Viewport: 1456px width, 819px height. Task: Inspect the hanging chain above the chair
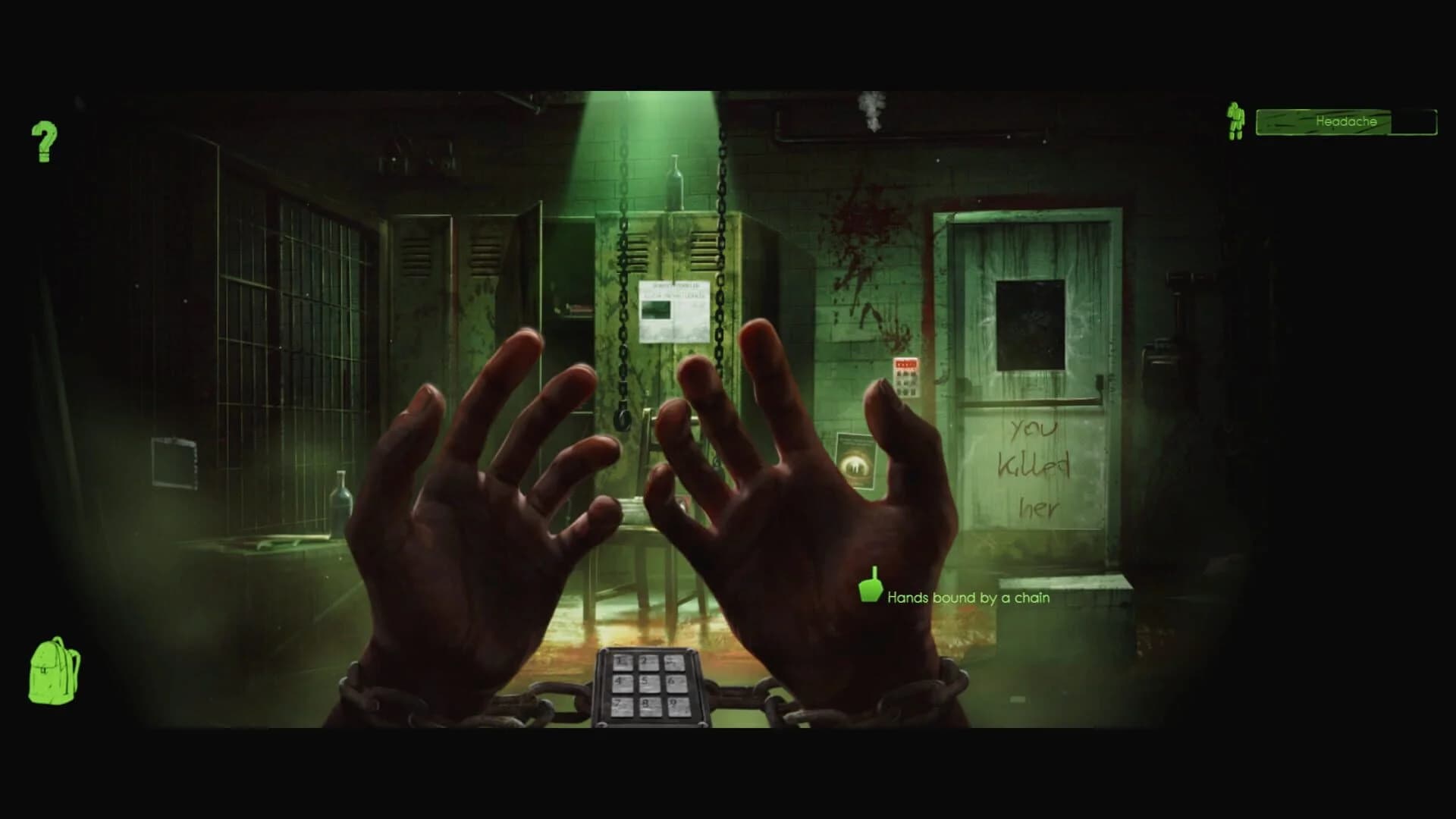(623, 326)
